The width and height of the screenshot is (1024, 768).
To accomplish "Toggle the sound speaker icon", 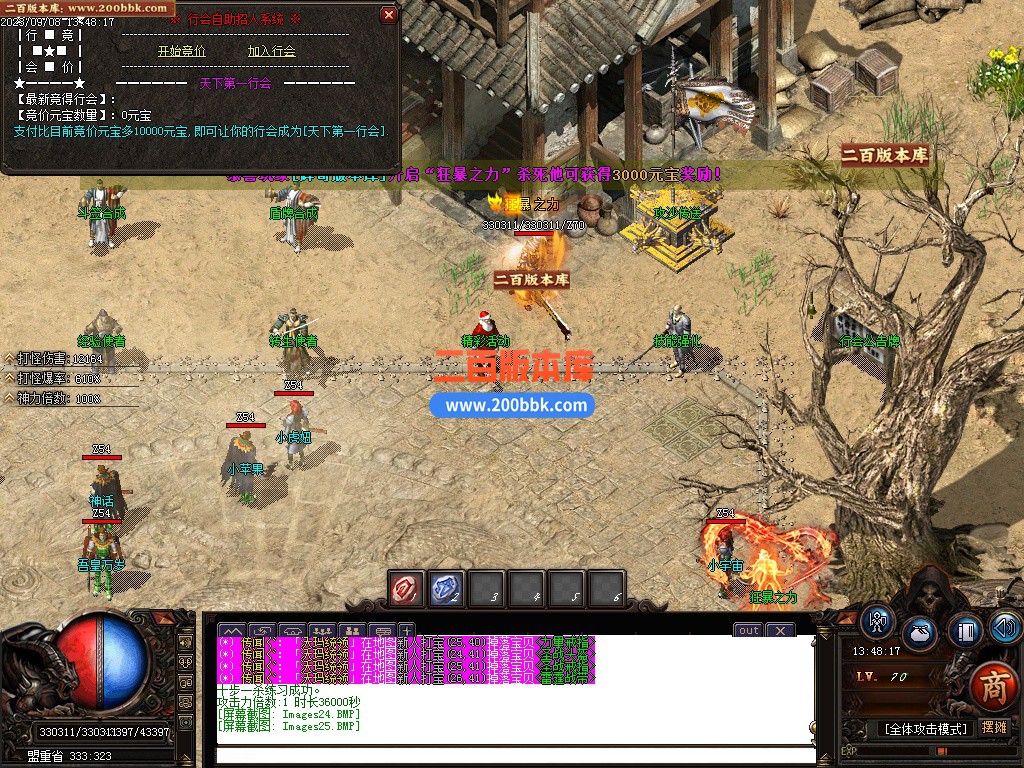I will tap(1005, 627).
